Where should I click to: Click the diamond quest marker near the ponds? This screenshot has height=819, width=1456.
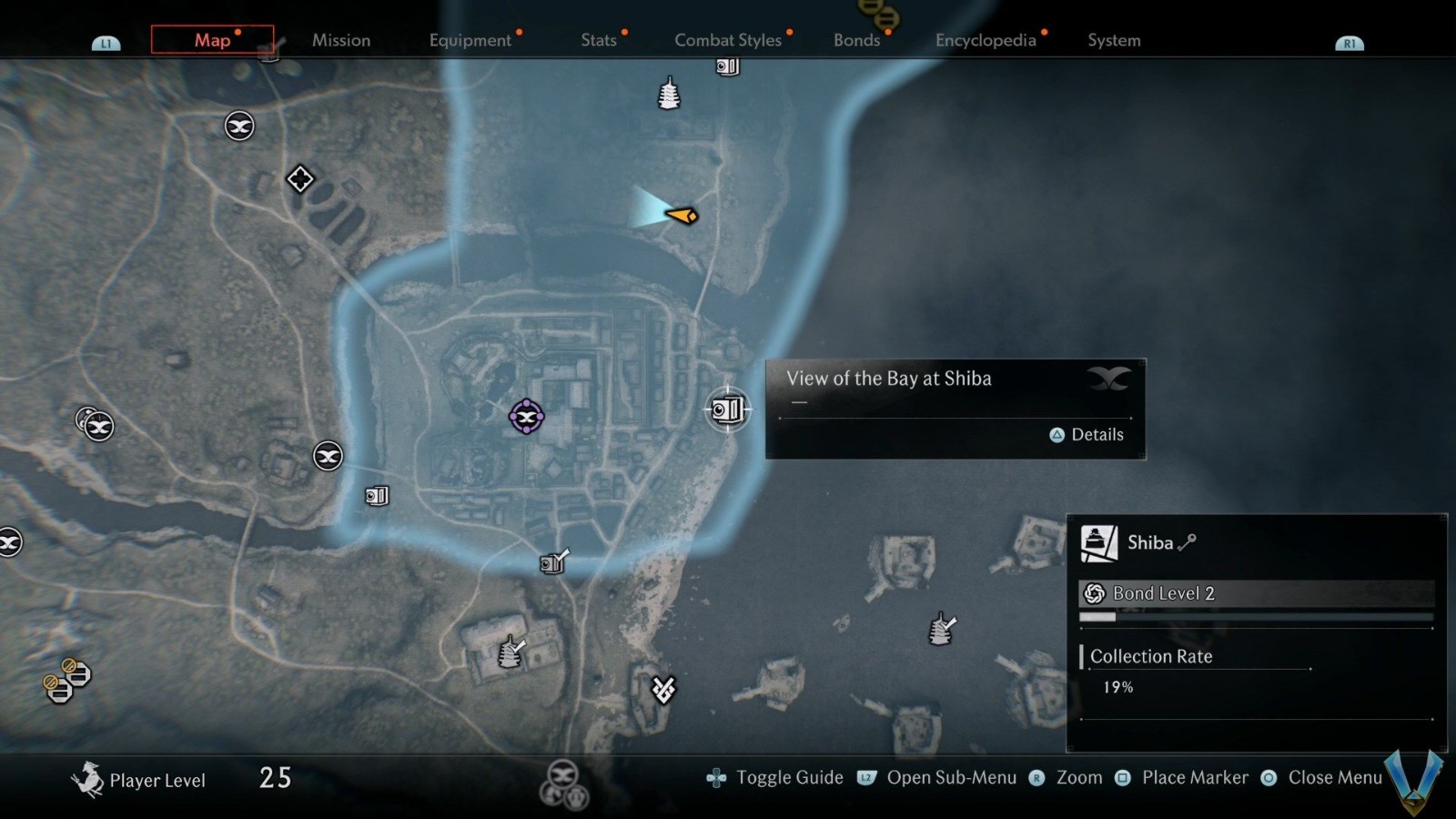[x=300, y=179]
